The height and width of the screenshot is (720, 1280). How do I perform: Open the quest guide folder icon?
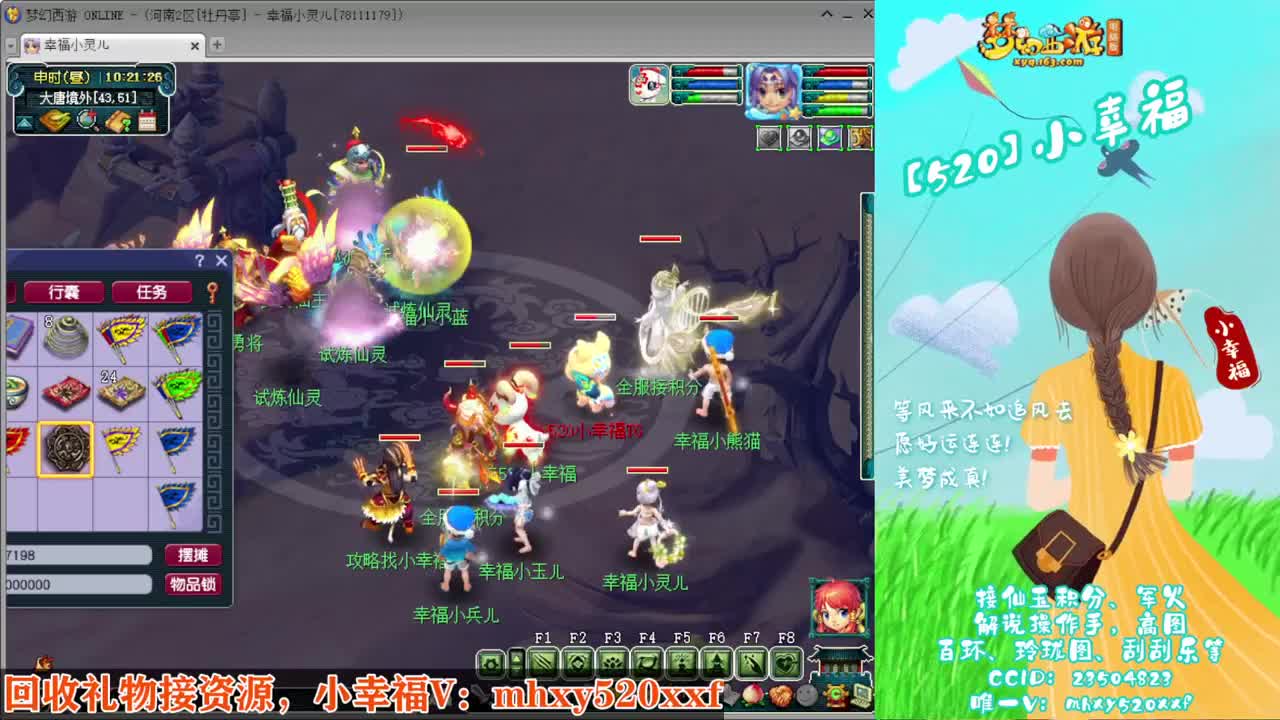point(117,120)
